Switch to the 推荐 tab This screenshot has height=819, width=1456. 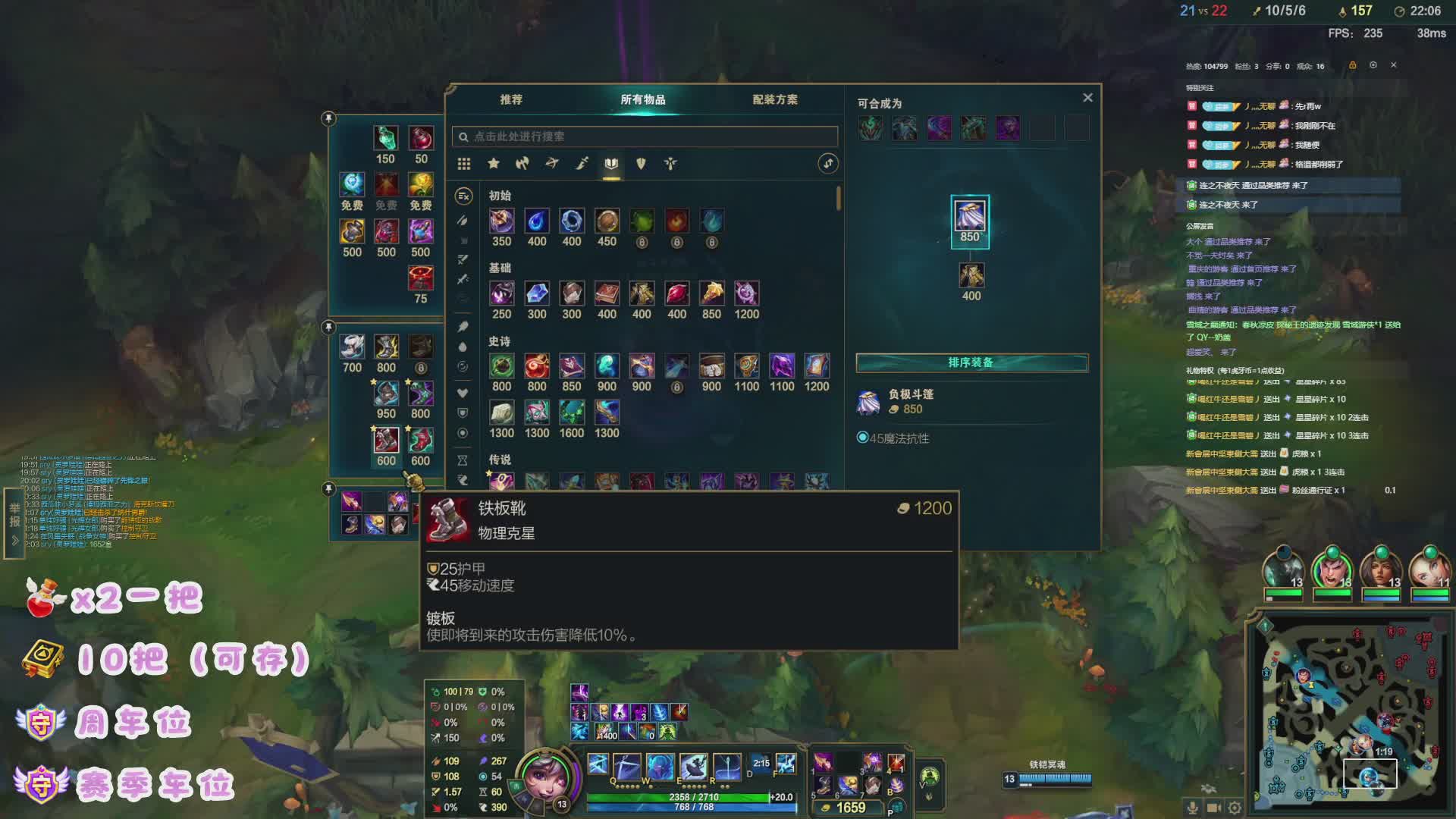(x=511, y=99)
